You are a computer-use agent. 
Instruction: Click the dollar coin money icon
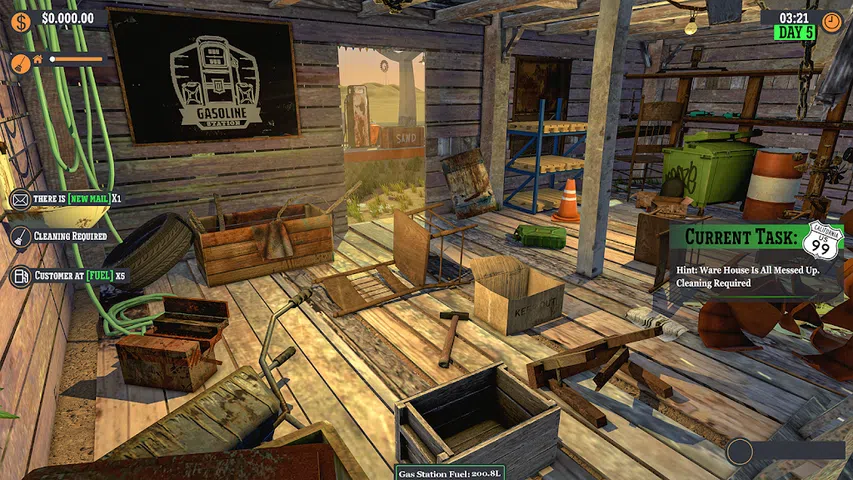tap(22, 17)
